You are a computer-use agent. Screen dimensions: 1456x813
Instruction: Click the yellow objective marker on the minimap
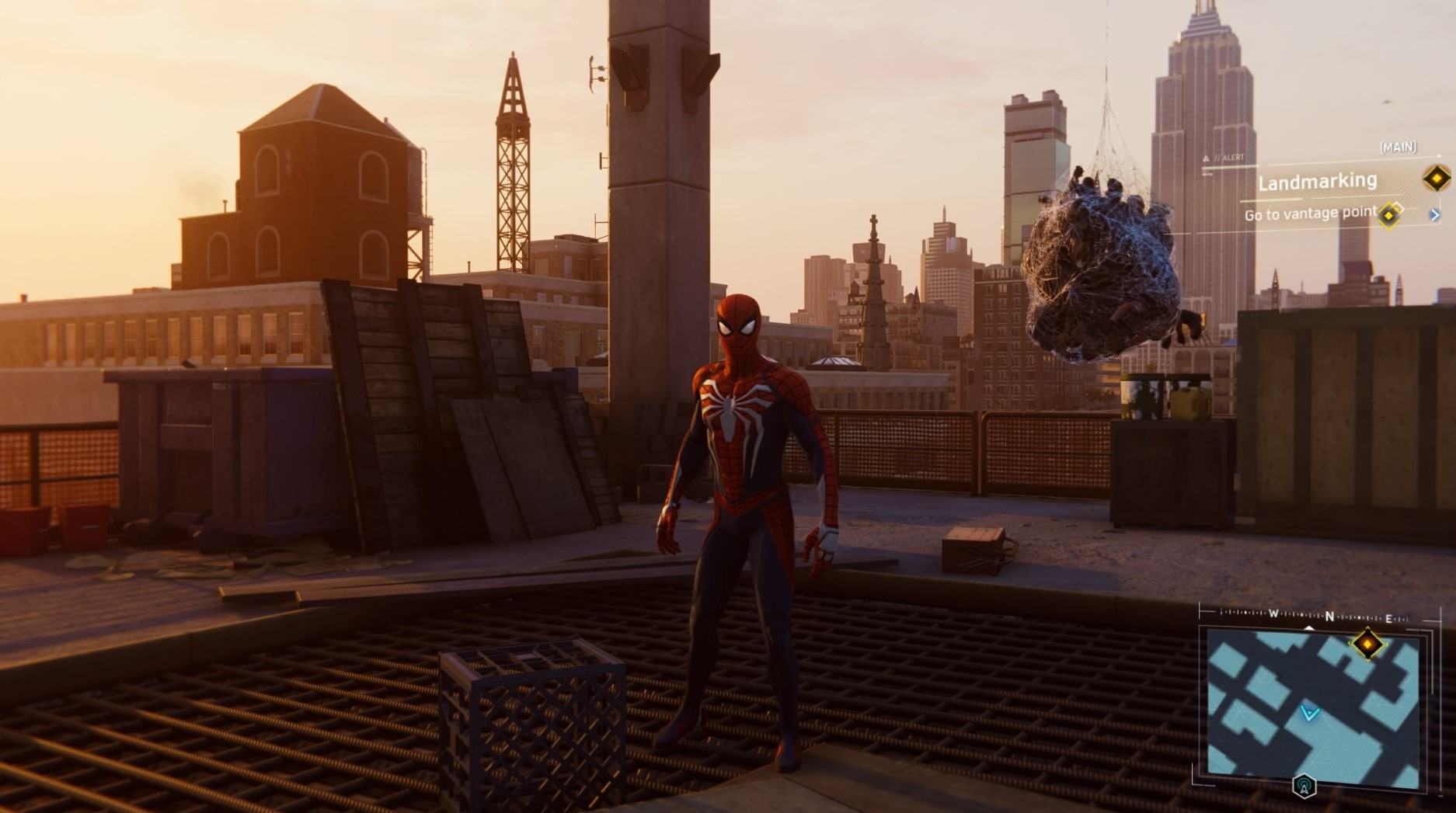[x=1367, y=644]
